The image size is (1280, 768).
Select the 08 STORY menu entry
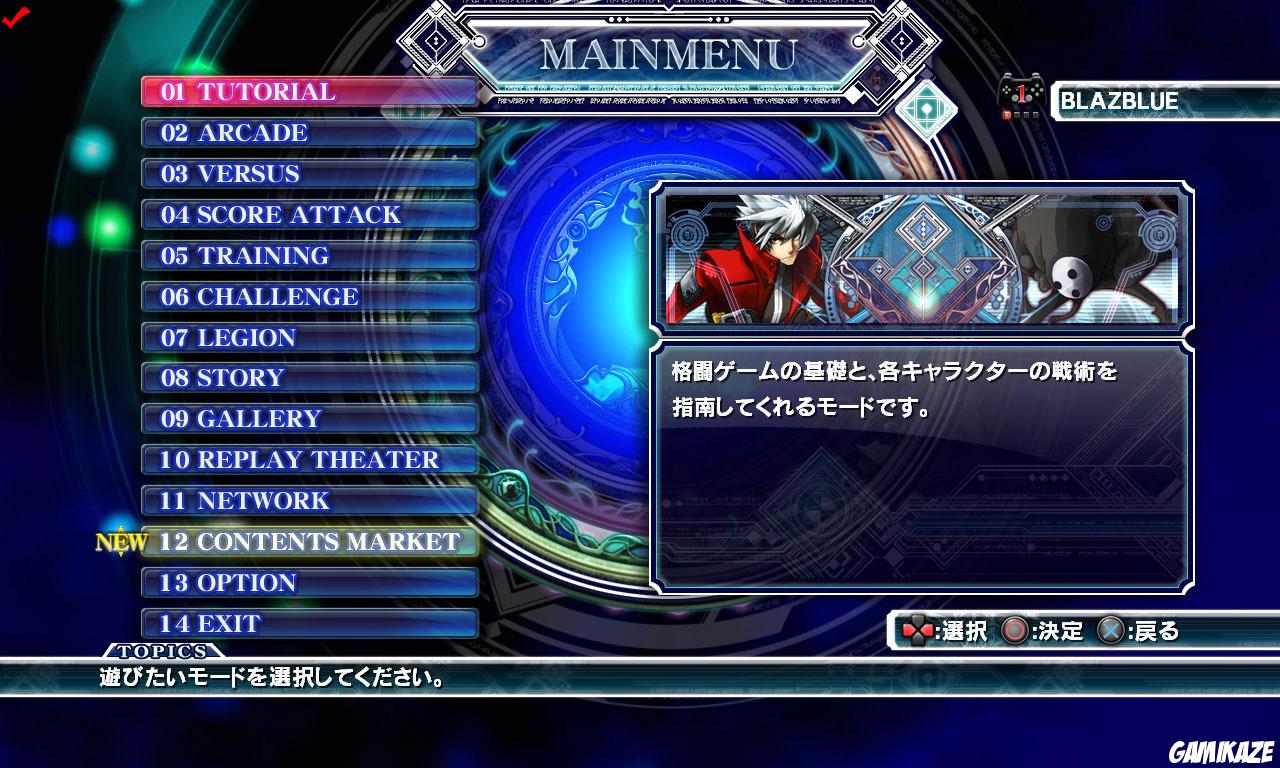pyautogui.click(x=310, y=378)
